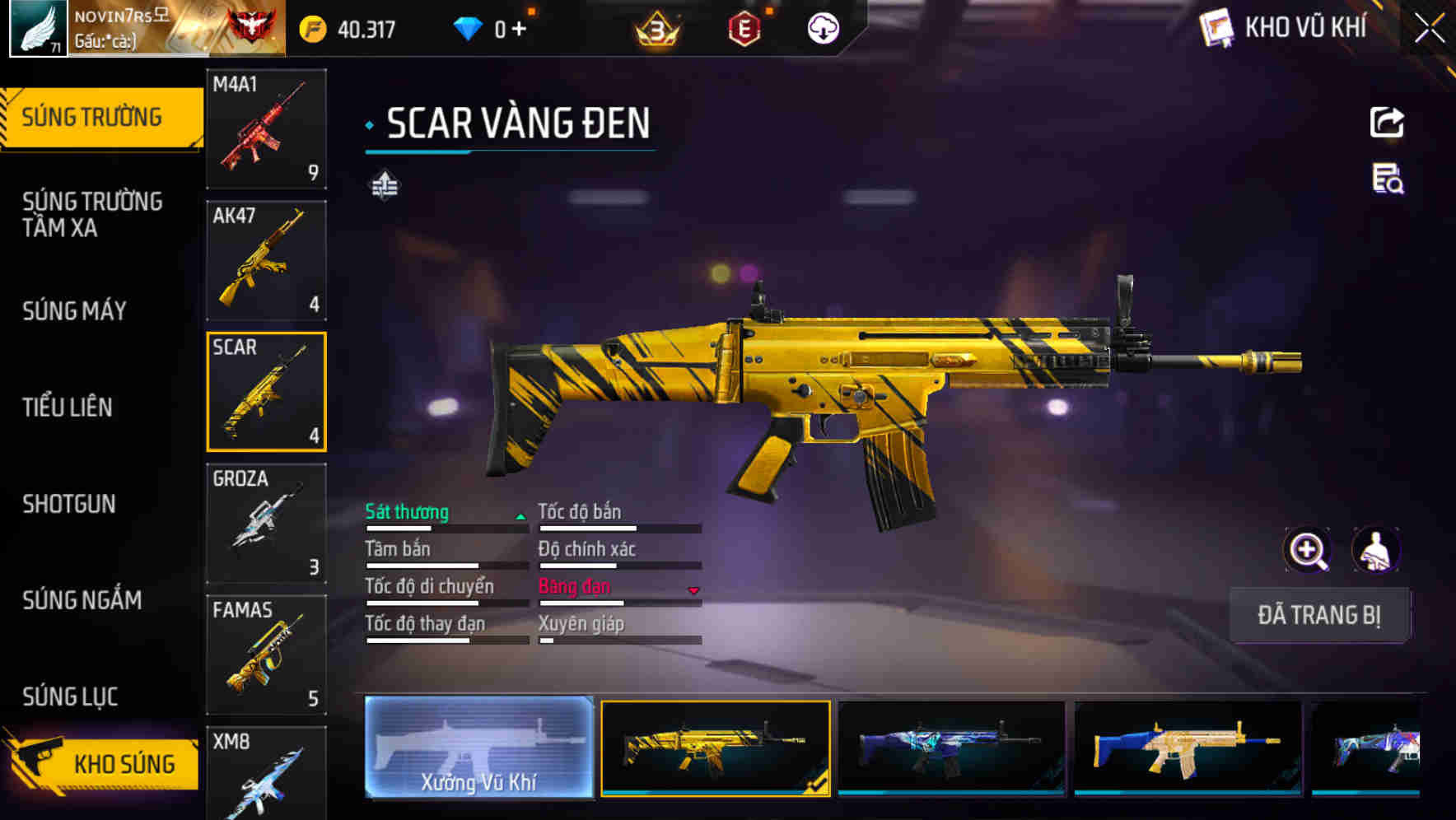The height and width of the screenshot is (820, 1456).
Task: Open the Xưởng Vũ Khí weapon workshop
Action: click(478, 748)
